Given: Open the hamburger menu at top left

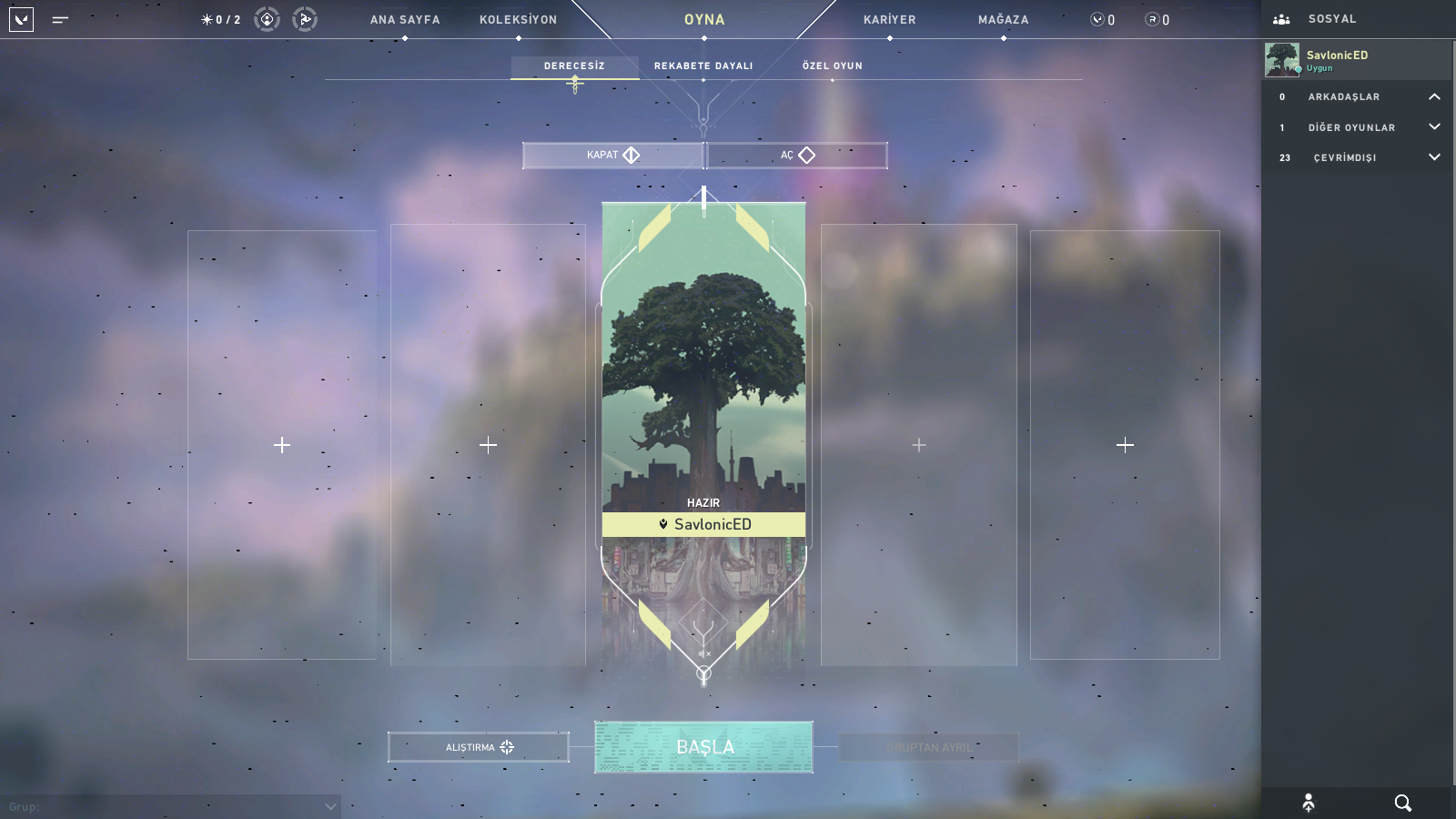Looking at the screenshot, I should [60, 19].
